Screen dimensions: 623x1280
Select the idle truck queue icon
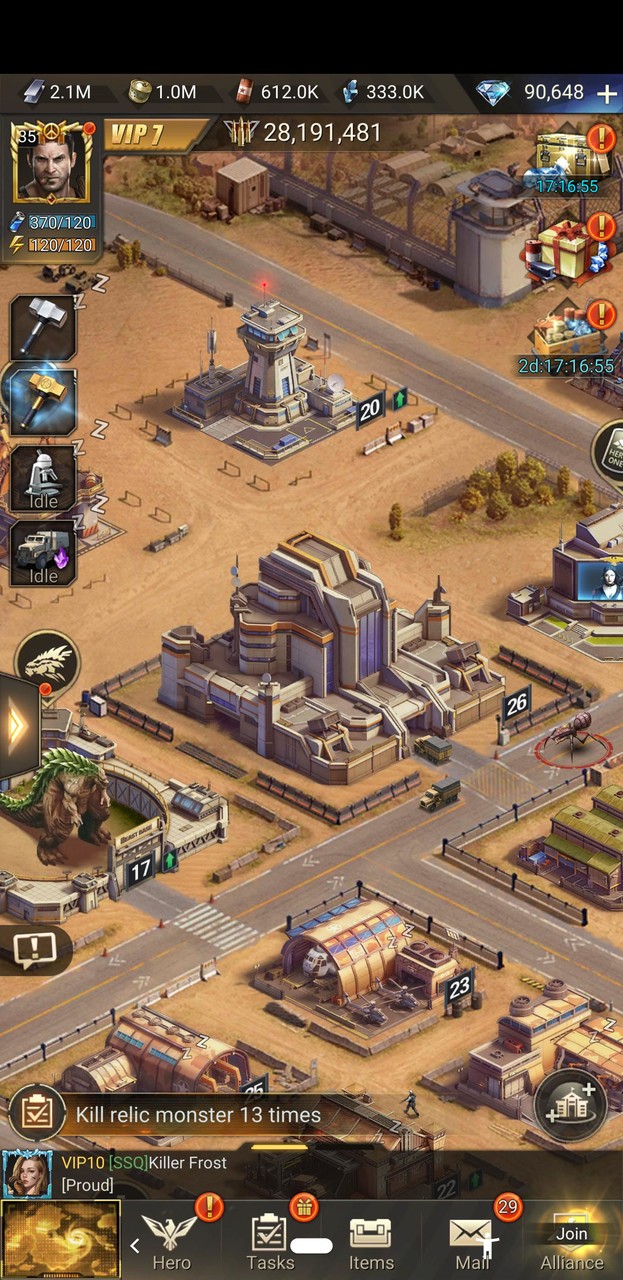(x=44, y=552)
